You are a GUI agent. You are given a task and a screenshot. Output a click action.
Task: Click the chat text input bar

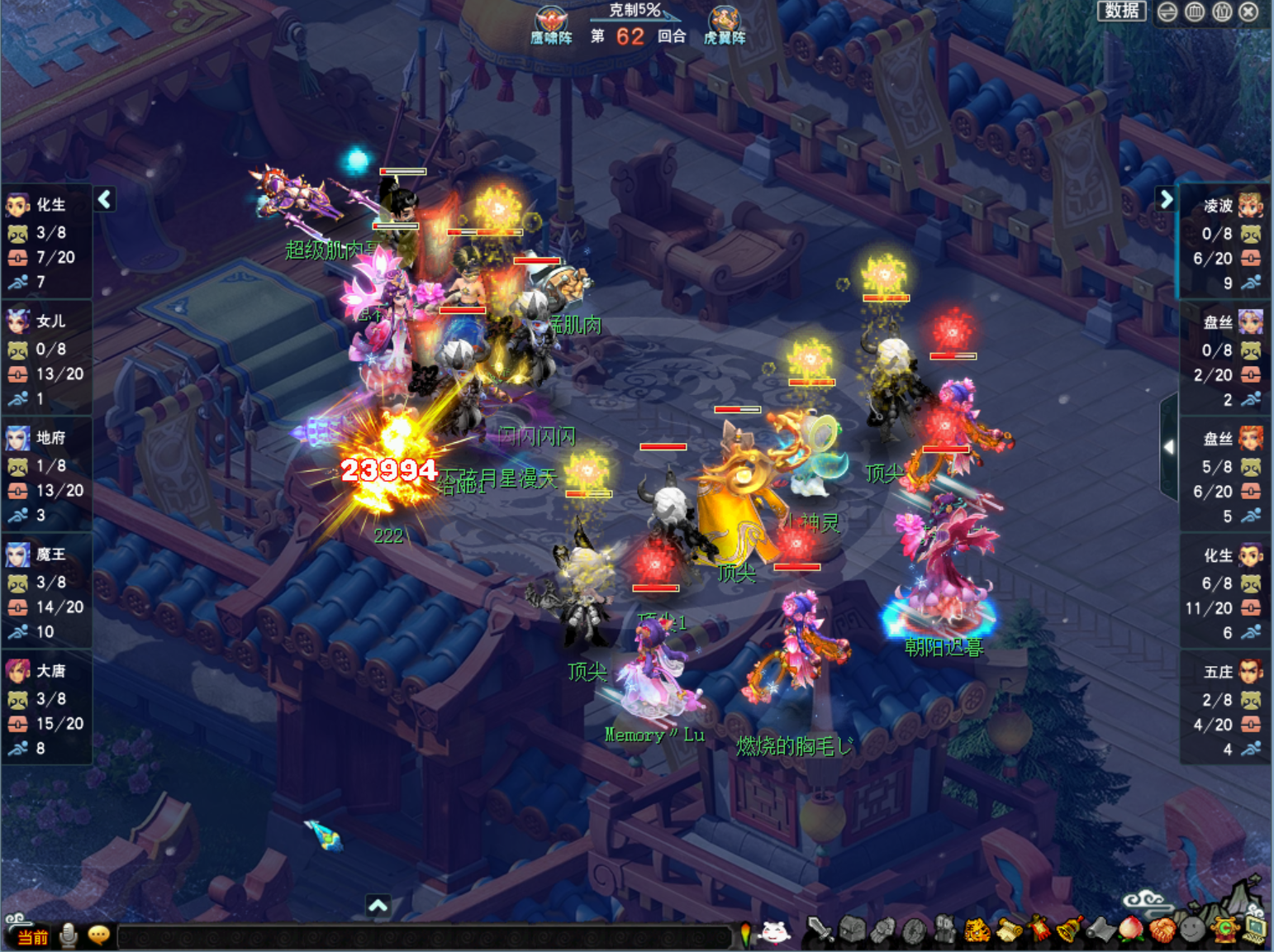pyautogui.click(x=423, y=936)
